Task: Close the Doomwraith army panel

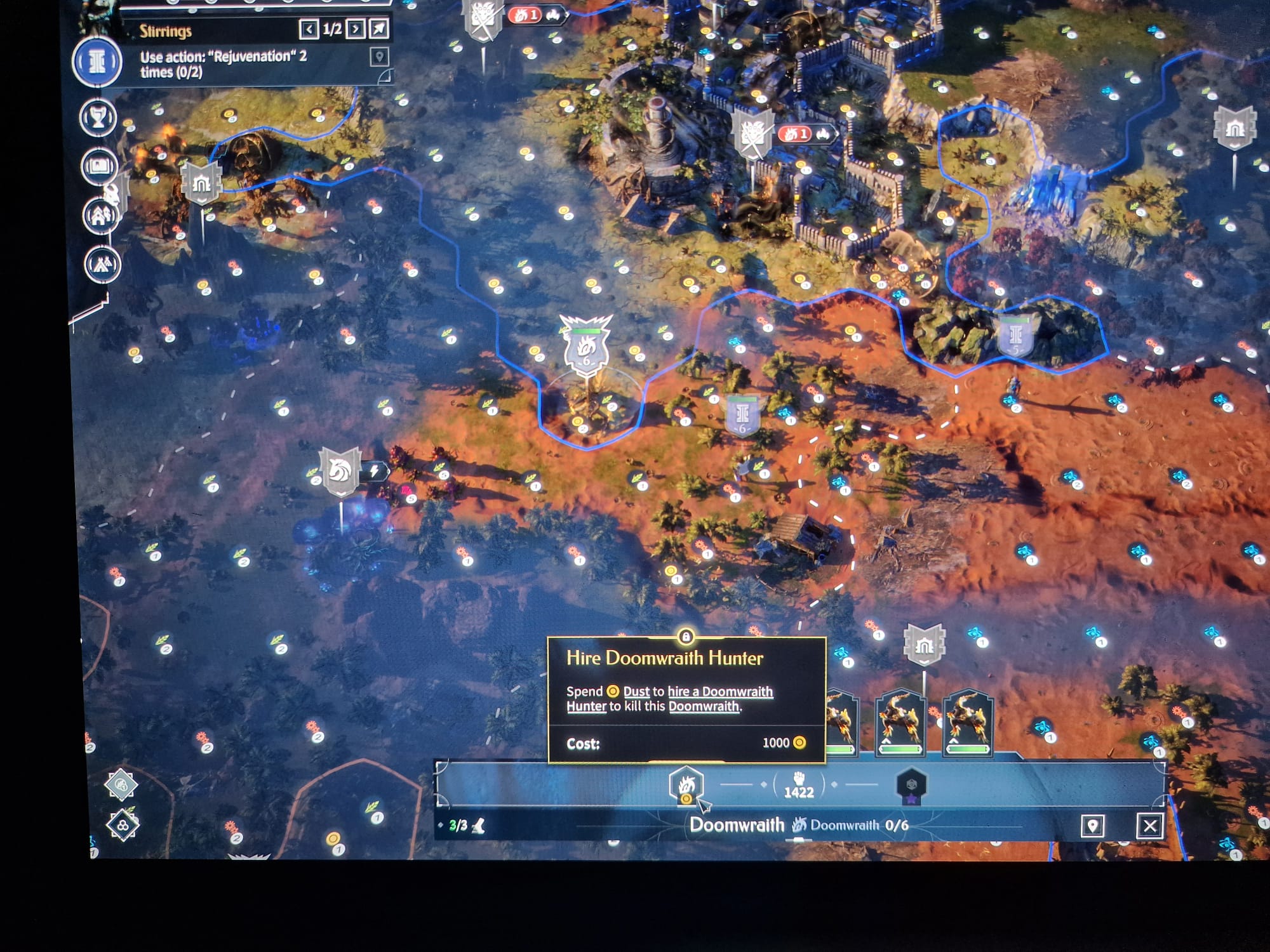Action: tap(1149, 826)
